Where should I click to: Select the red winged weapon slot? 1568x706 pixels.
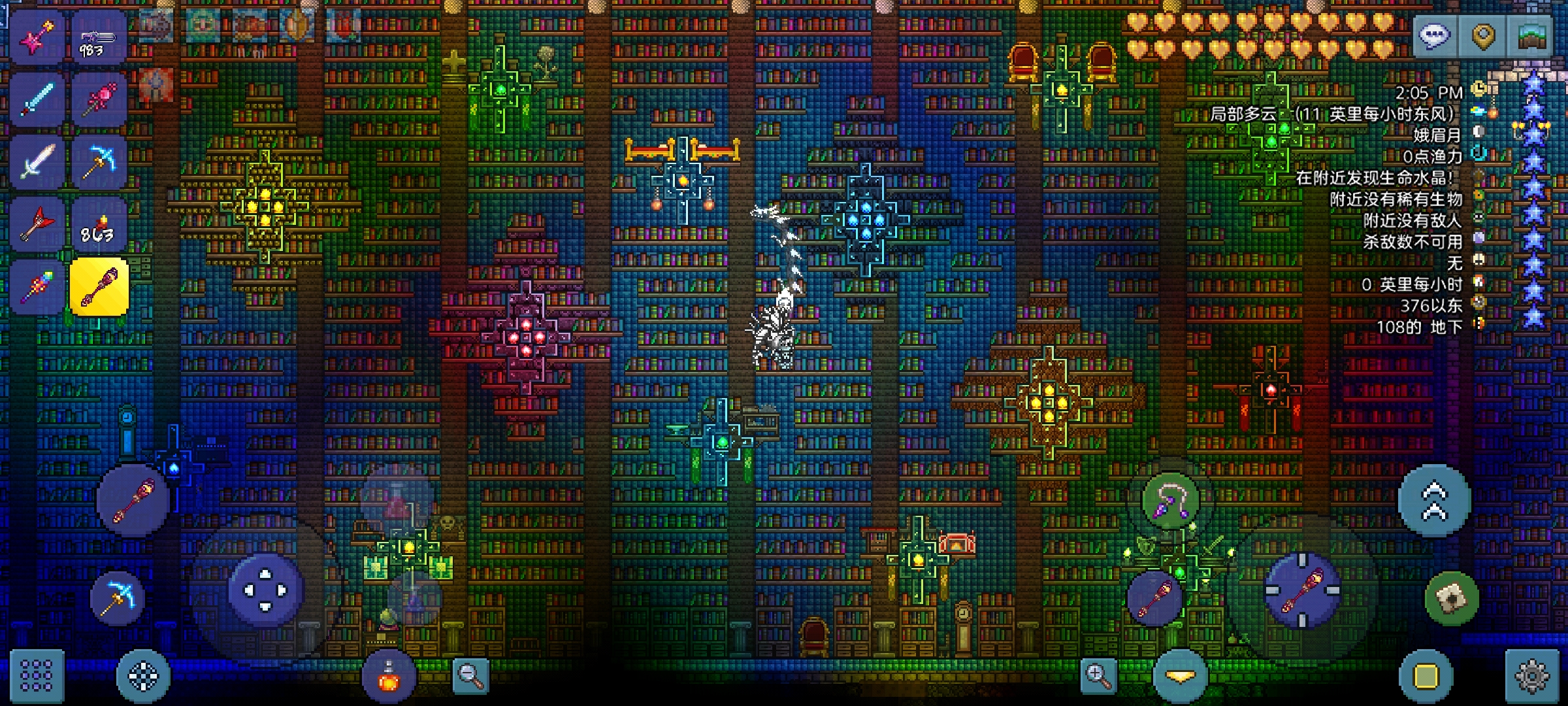point(37,224)
